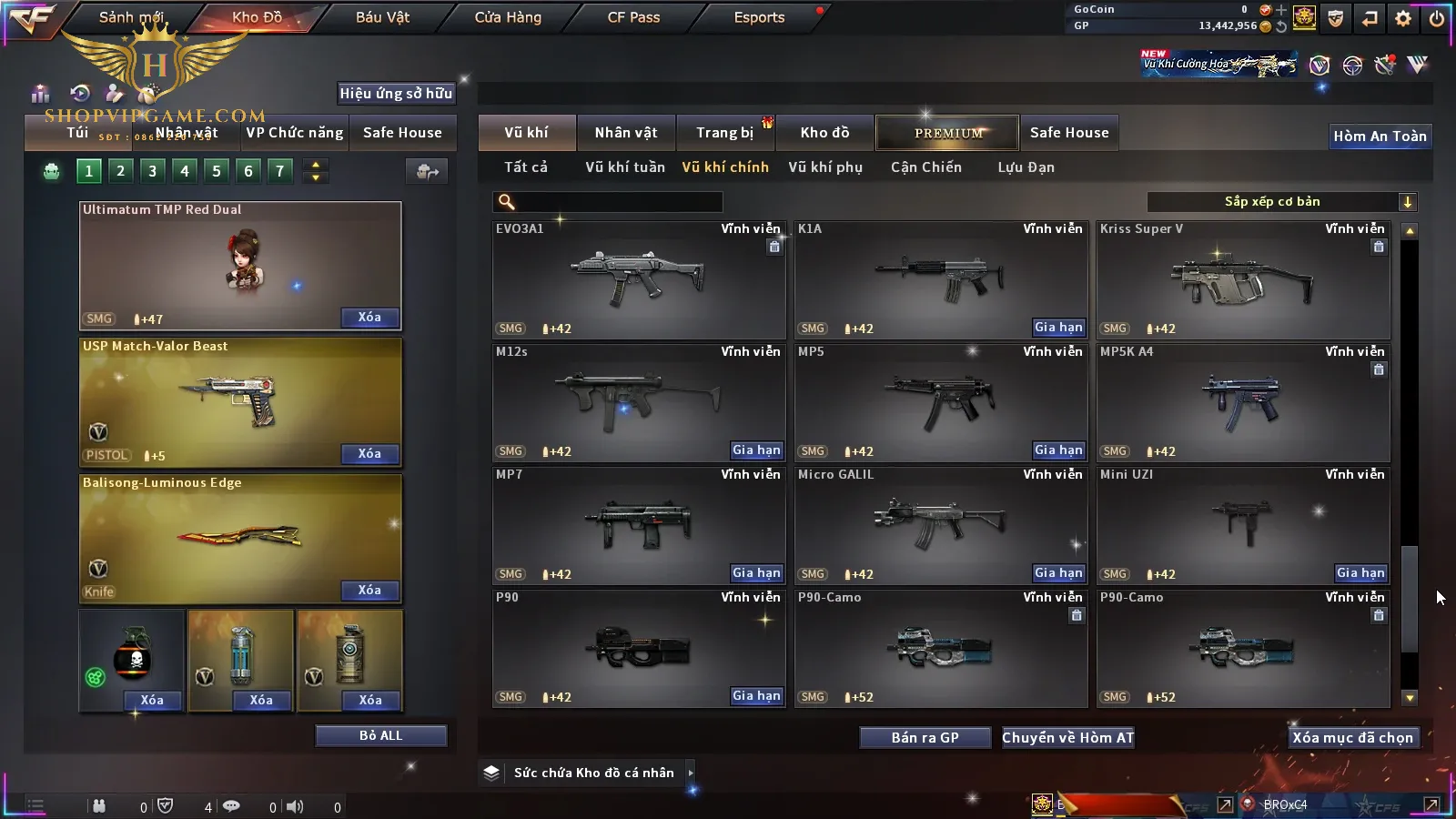Click the Bán ra GP button
Screen dimensions: 1456x819
(925, 738)
